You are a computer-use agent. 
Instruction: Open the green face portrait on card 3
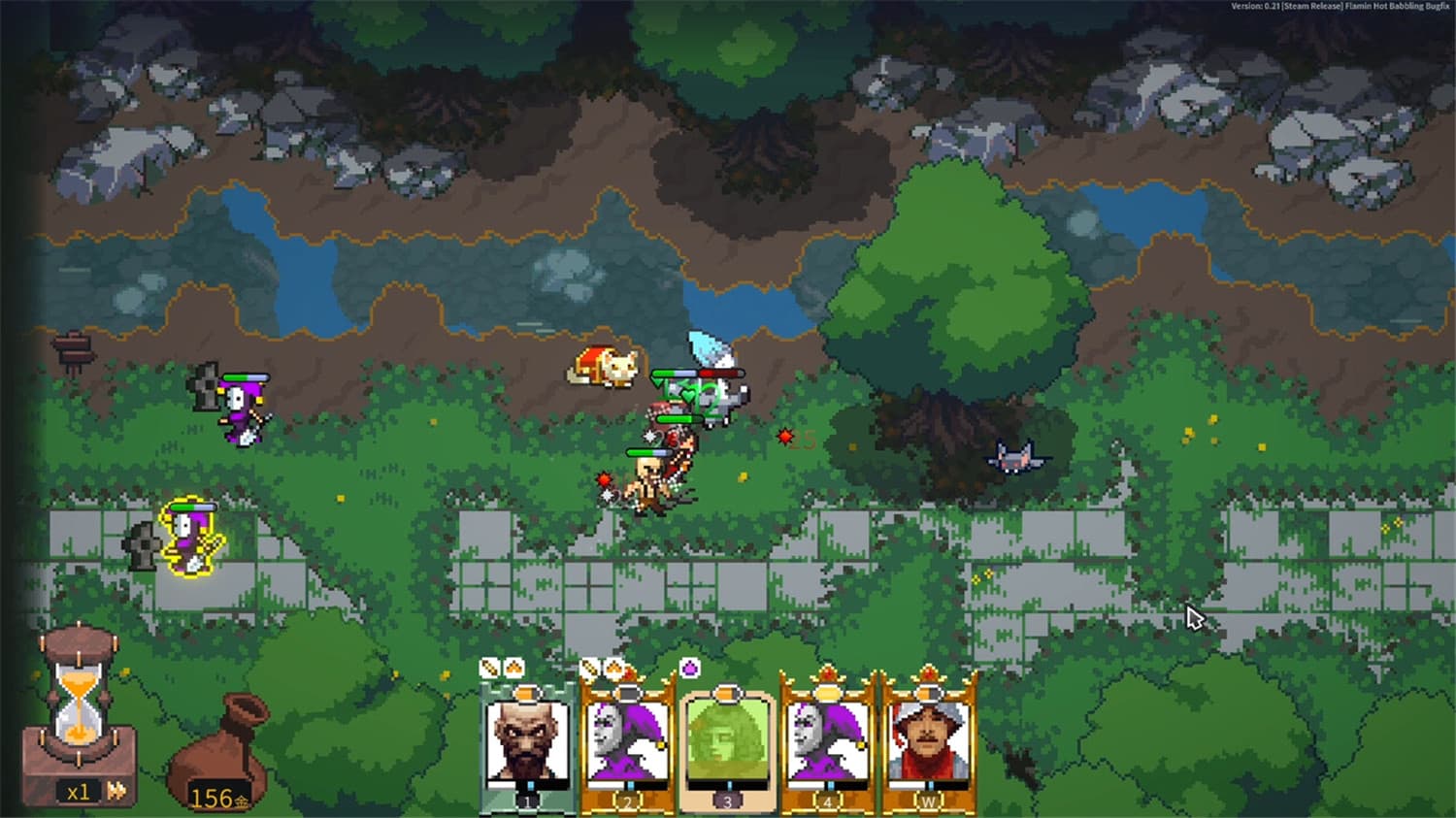tap(728, 742)
